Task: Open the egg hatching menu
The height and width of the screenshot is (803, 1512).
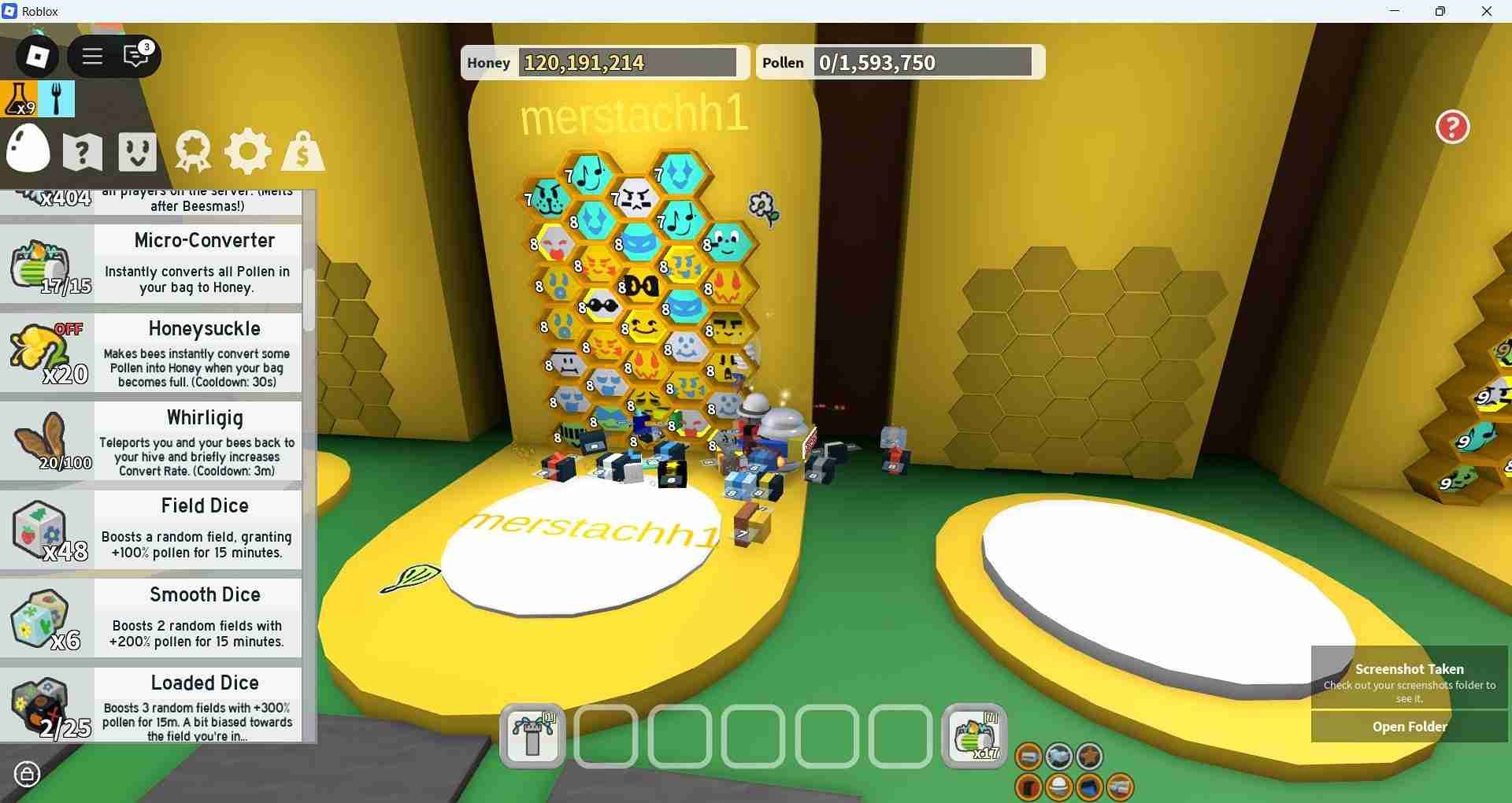Action: click(x=28, y=150)
